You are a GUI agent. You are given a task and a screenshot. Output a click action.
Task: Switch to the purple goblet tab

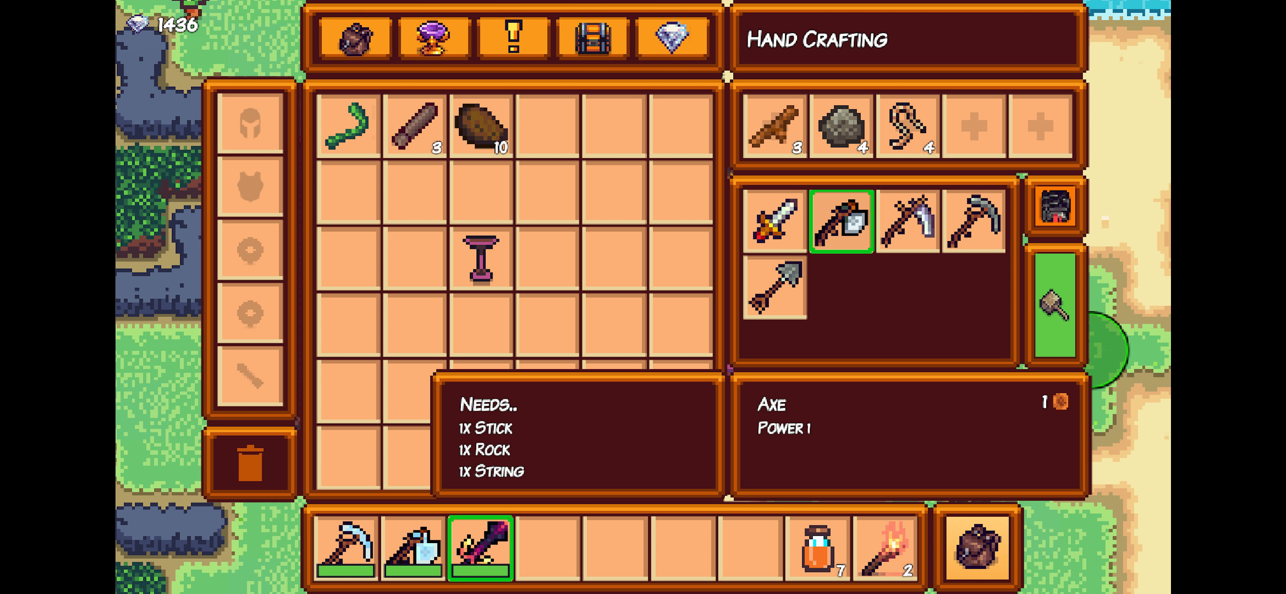click(x=434, y=39)
